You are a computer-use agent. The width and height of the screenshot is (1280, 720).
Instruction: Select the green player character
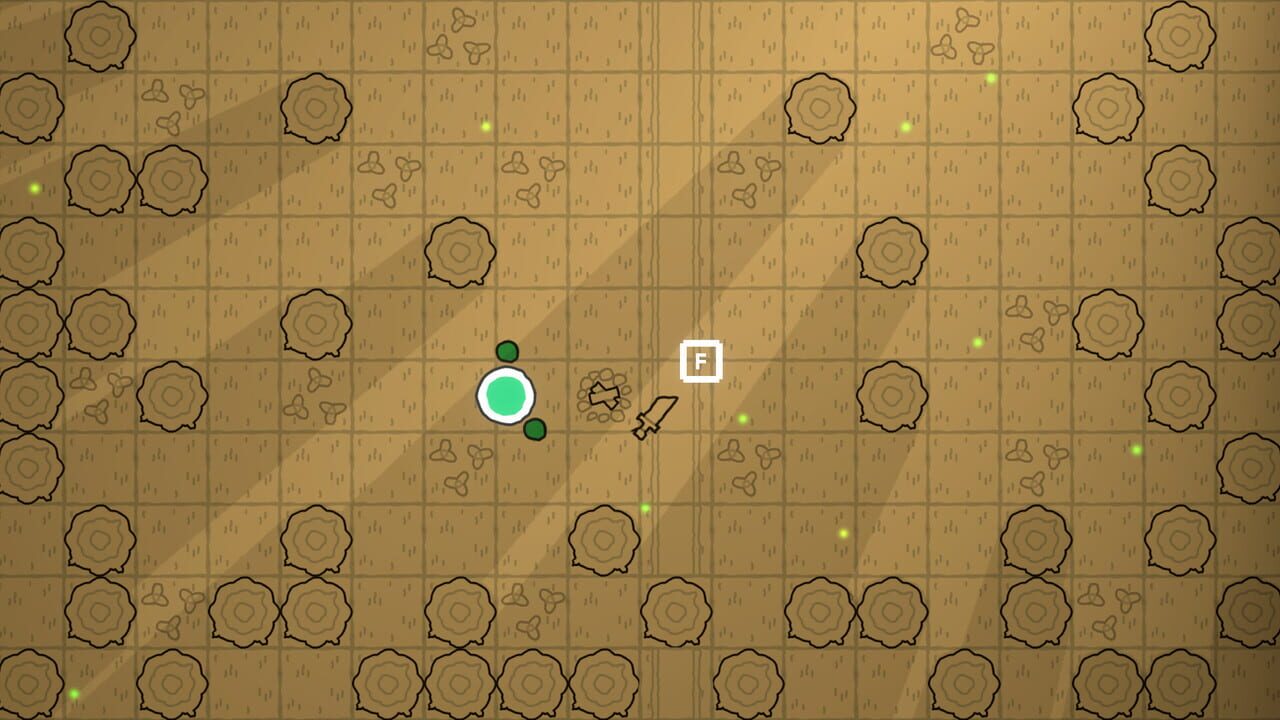coord(506,397)
